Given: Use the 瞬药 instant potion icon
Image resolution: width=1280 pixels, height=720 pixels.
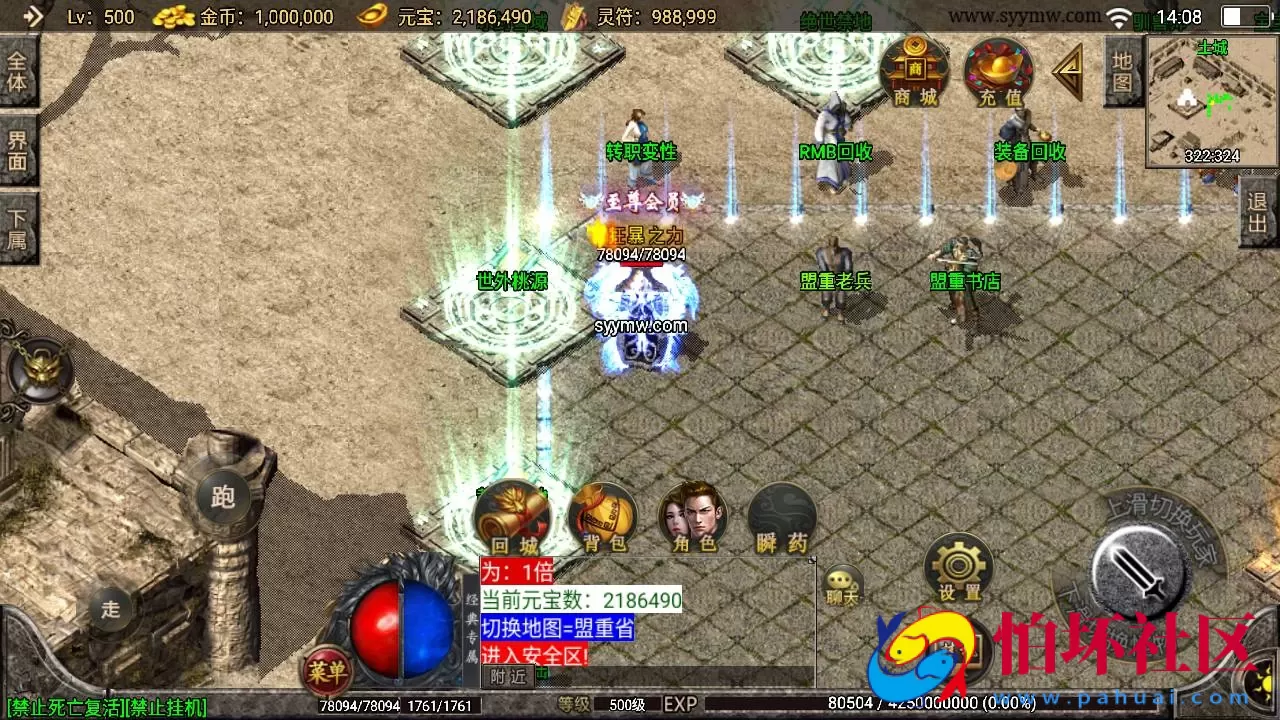Looking at the screenshot, I should tap(782, 513).
